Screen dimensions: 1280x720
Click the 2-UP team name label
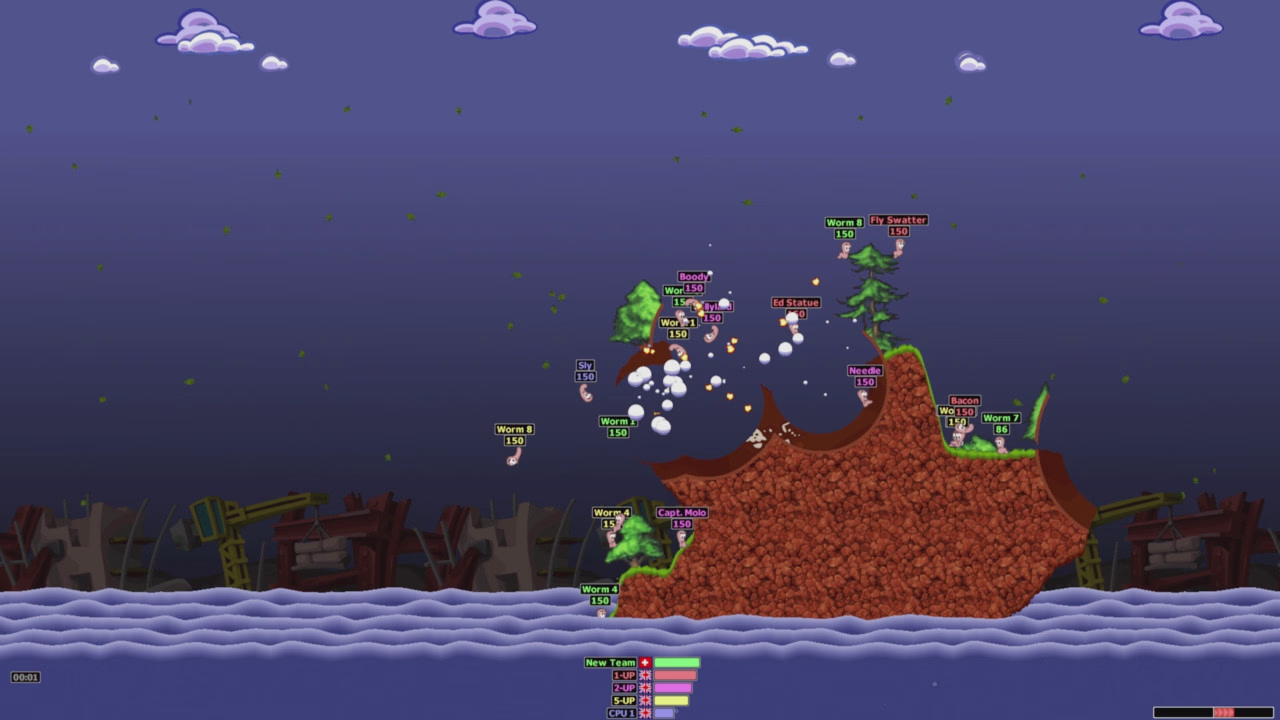(624, 687)
